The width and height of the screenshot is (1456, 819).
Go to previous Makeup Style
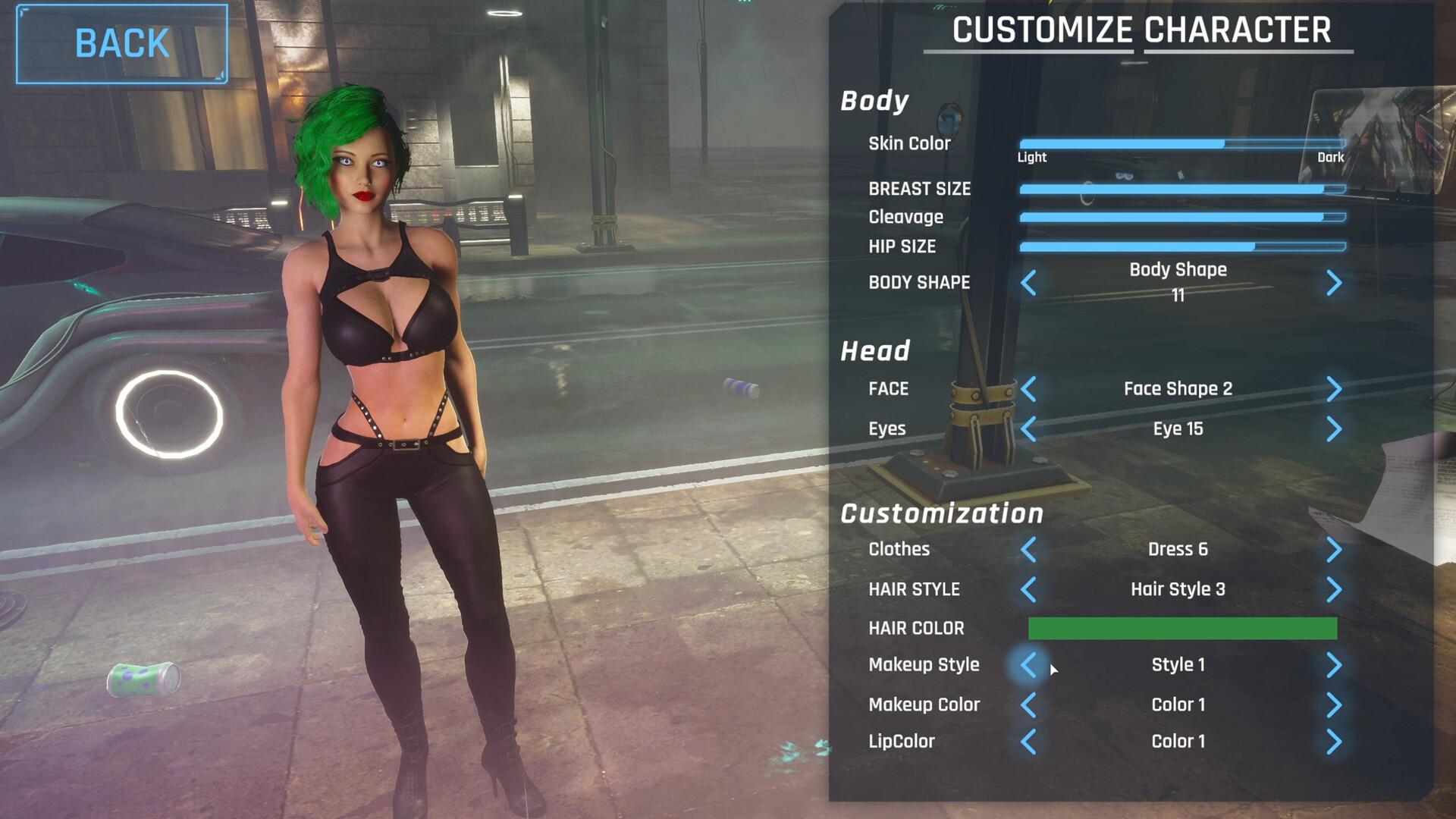coord(1028,665)
